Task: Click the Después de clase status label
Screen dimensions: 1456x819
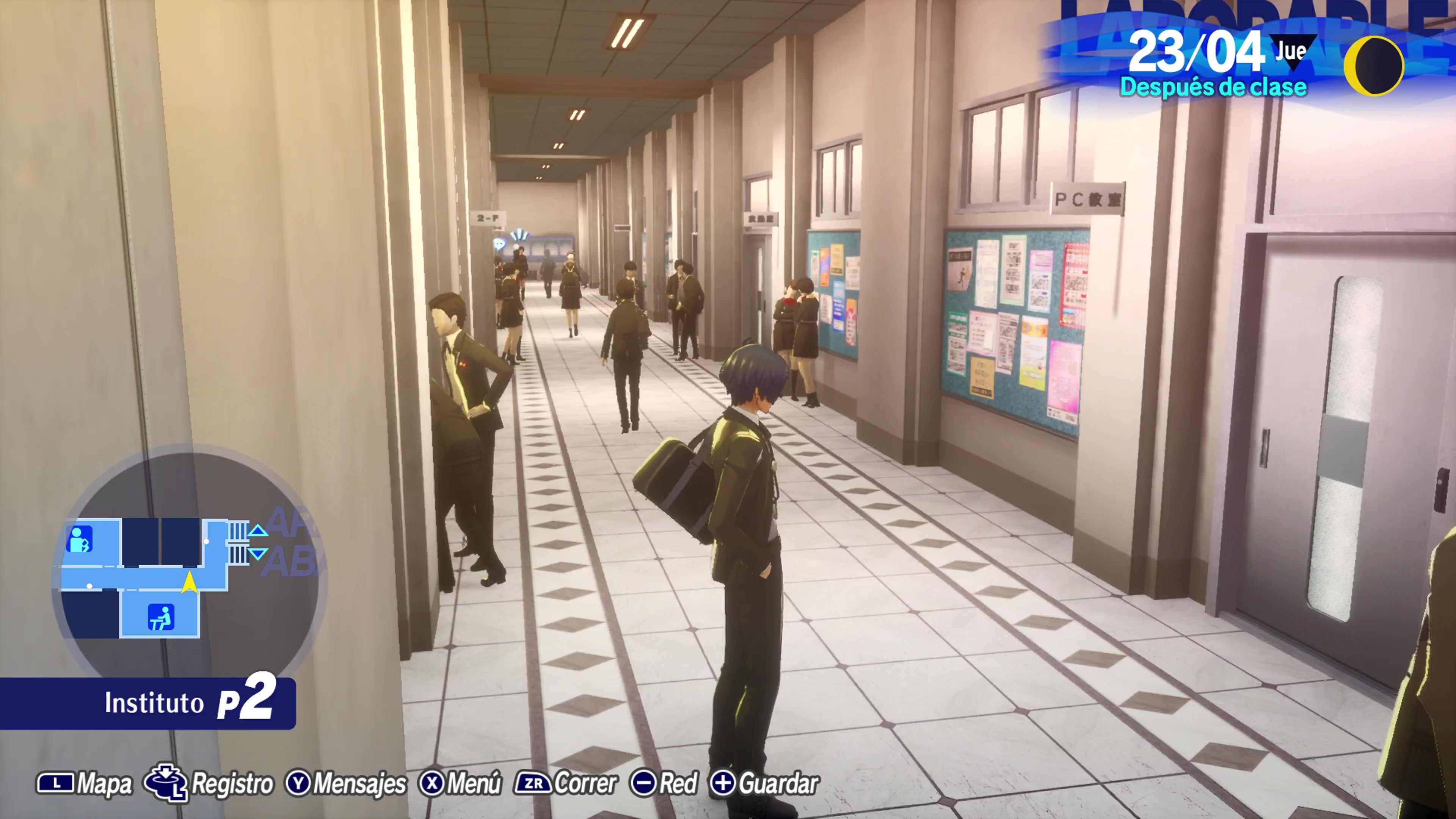Action: pos(1214,88)
